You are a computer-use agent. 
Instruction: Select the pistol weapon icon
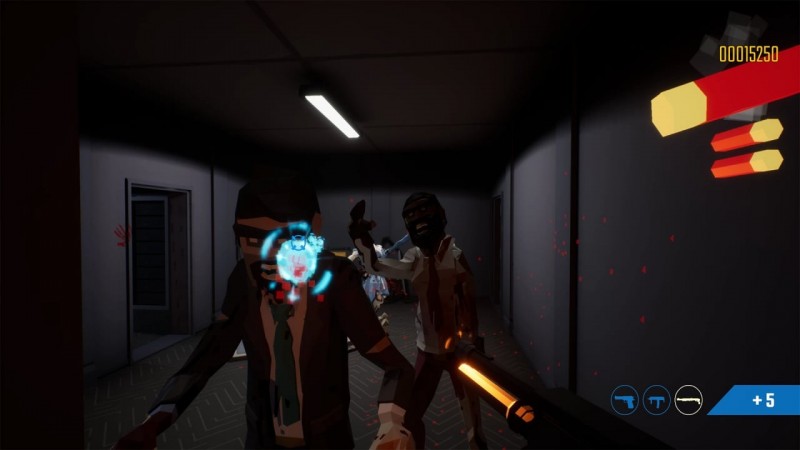625,400
